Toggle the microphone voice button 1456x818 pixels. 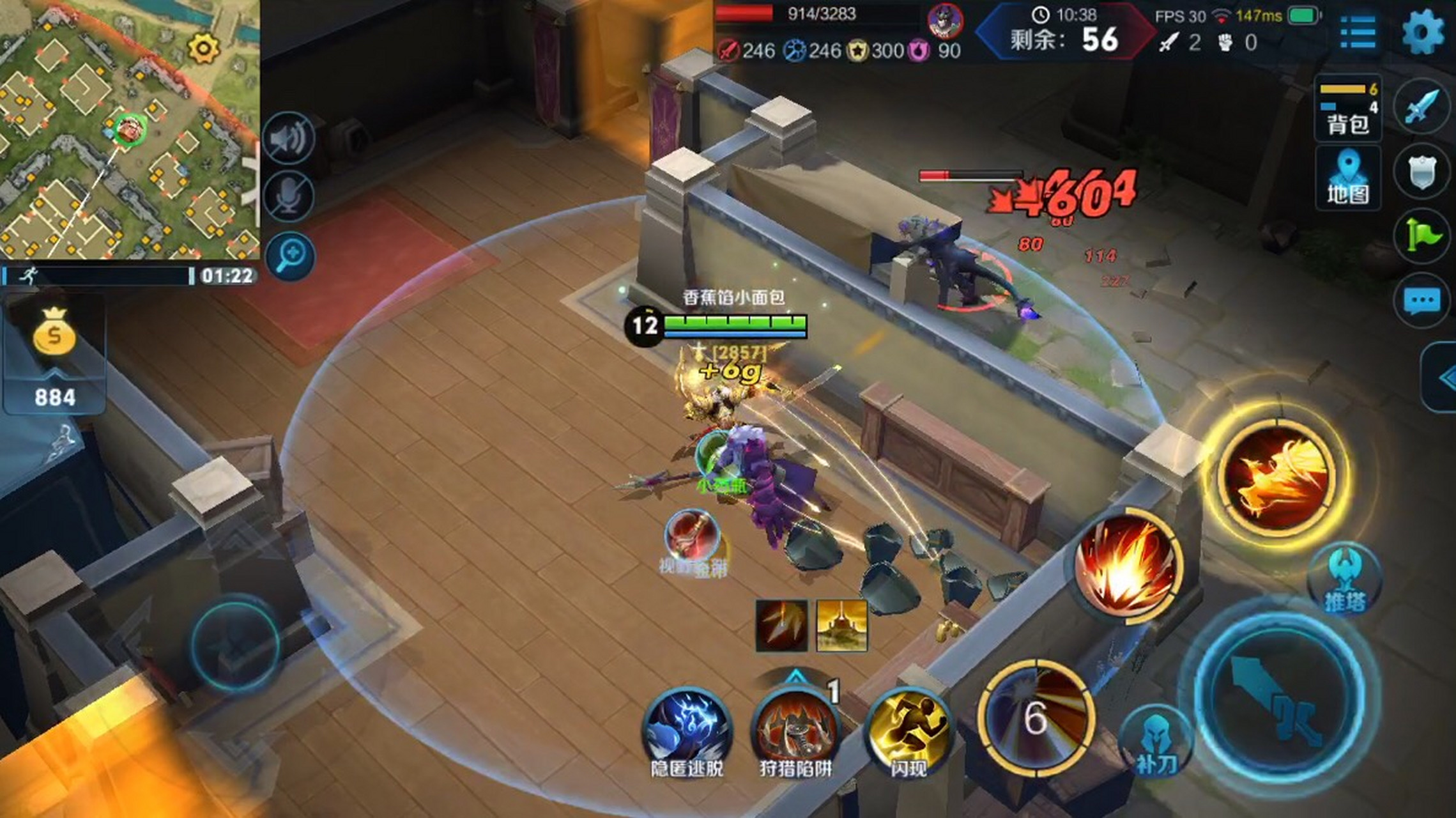pos(289,196)
